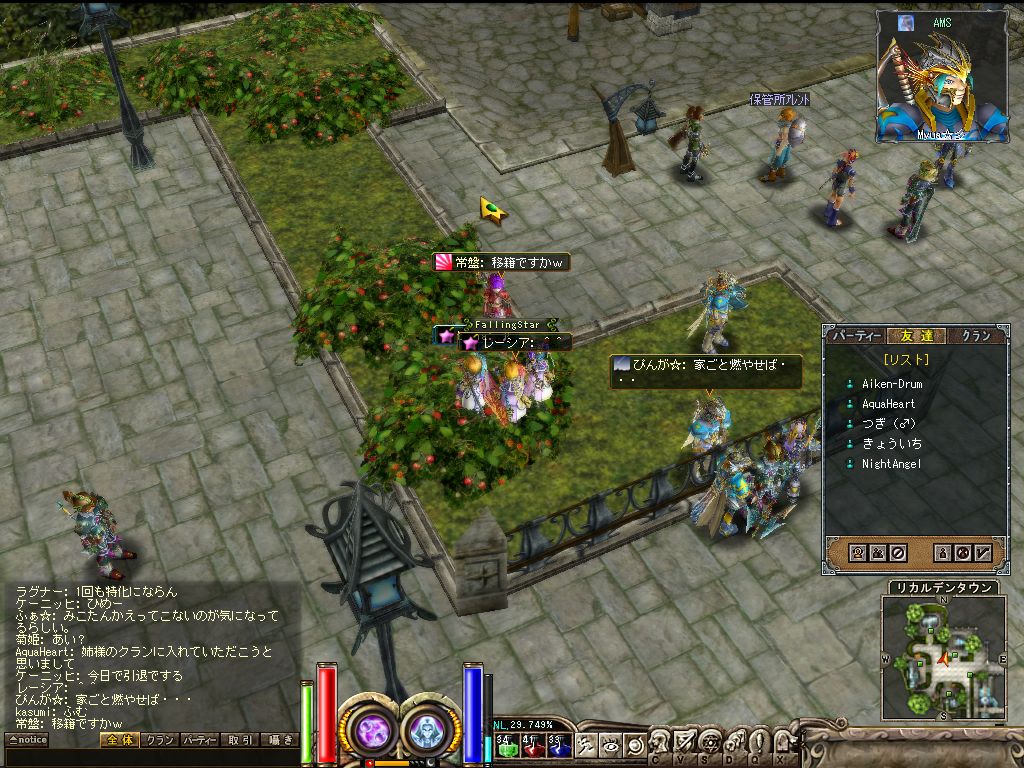The width and height of the screenshot is (1024, 768).
Task: Switch chat to the 取引 channel
Action: coord(239,740)
